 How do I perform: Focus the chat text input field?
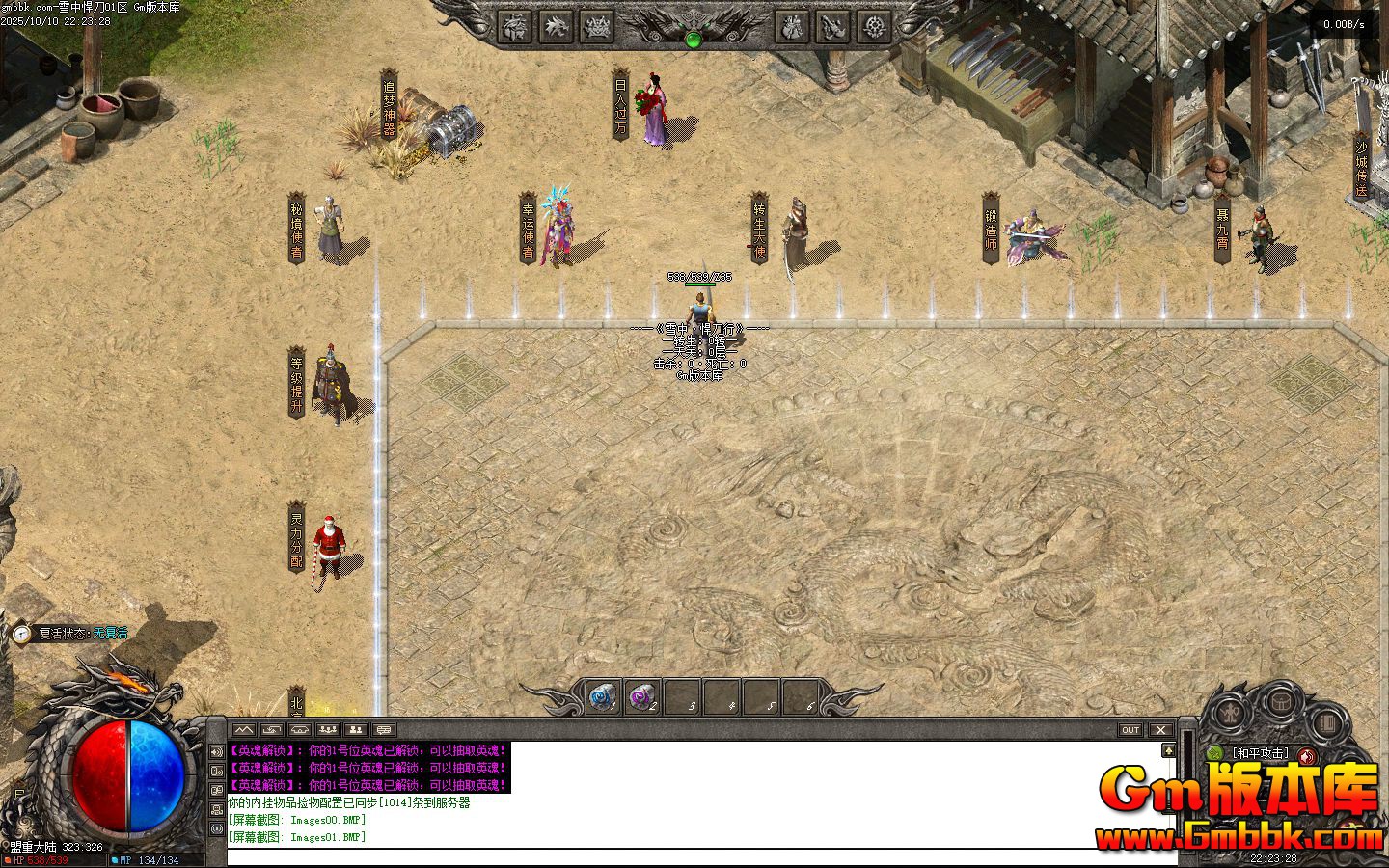pos(694,857)
